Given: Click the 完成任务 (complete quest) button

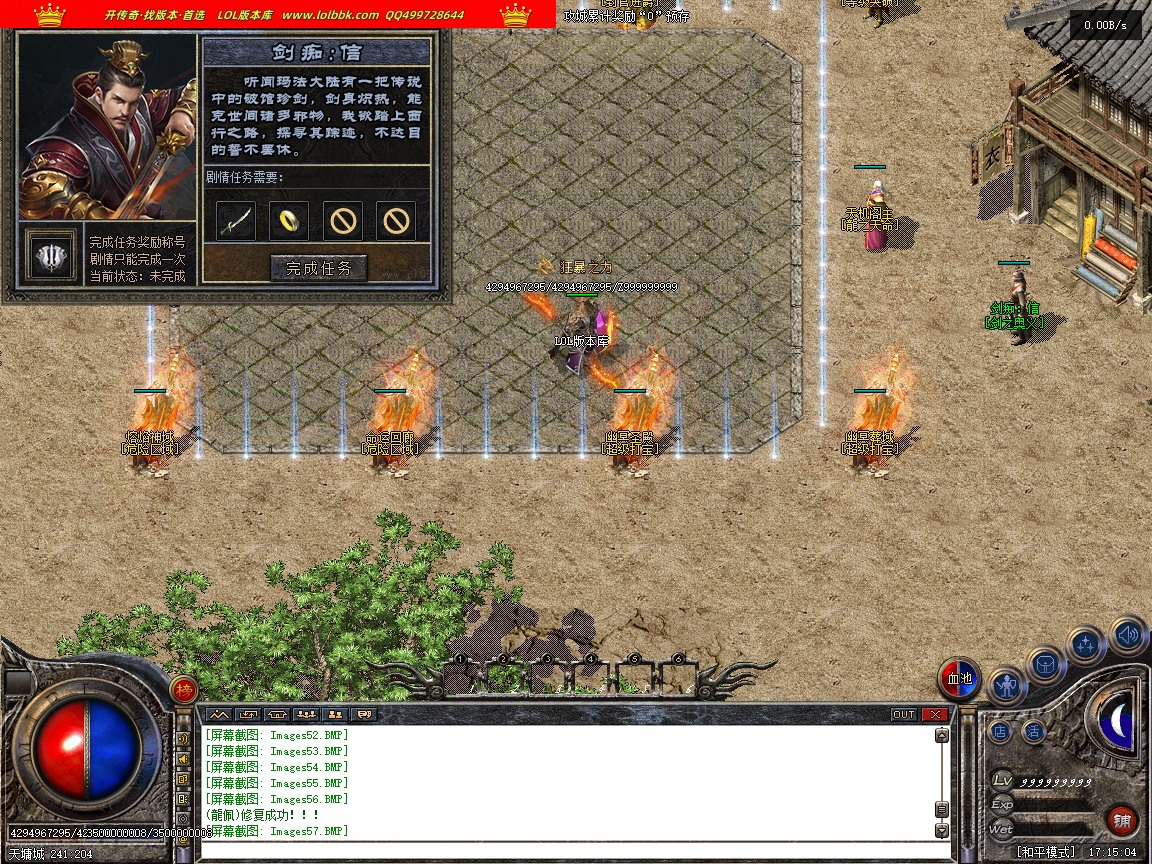Looking at the screenshot, I should pyautogui.click(x=319, y=268).
